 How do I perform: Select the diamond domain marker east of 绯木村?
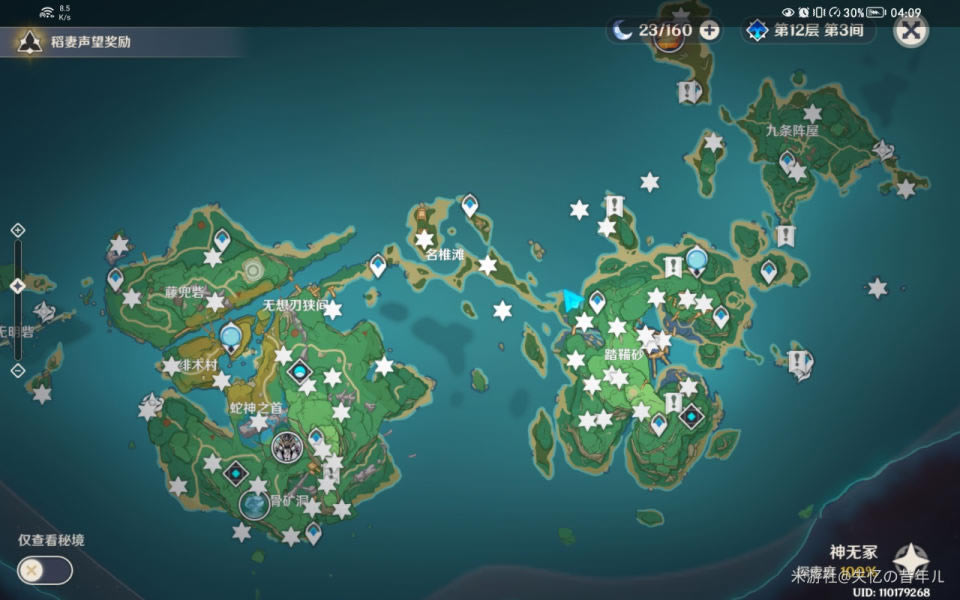[299, 372]
